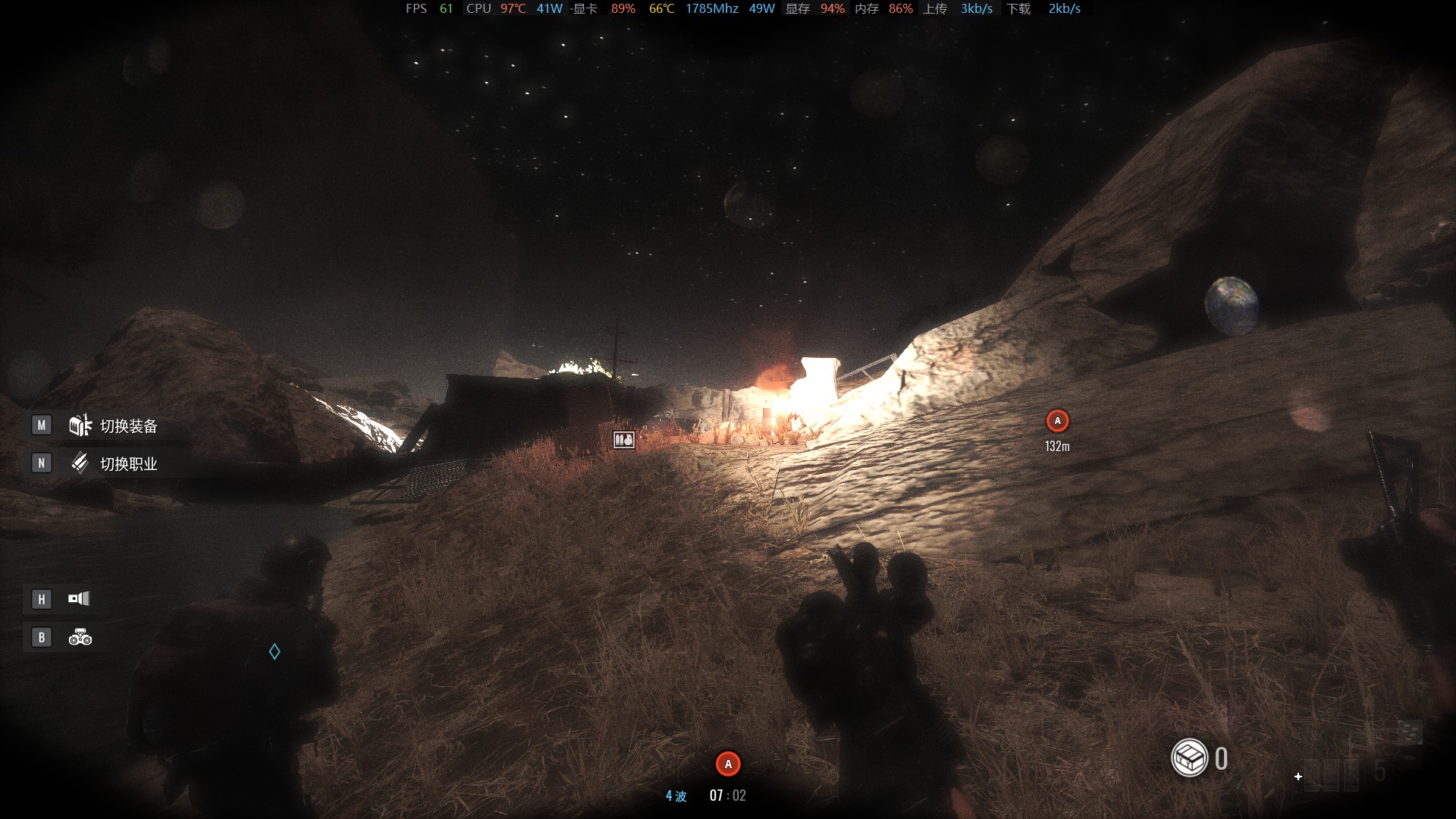Image resolution: width=1456 pixels, height=819 pixels.
Task: Select the objective A indicator above the timer
Action: 728,764
